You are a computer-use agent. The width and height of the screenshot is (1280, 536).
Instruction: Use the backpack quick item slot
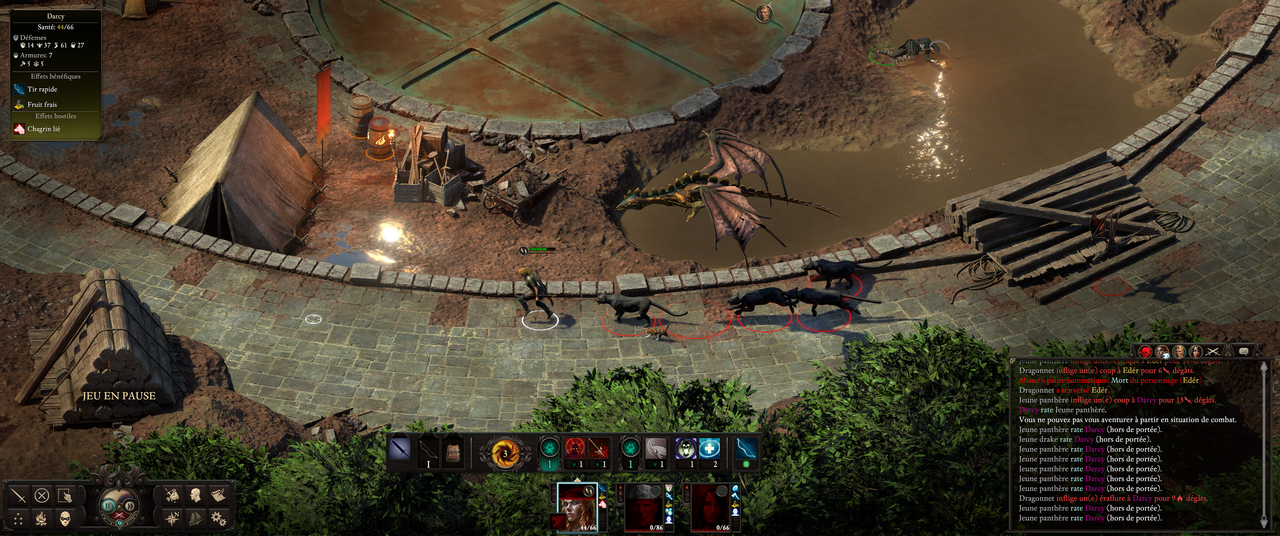[452, 450]
